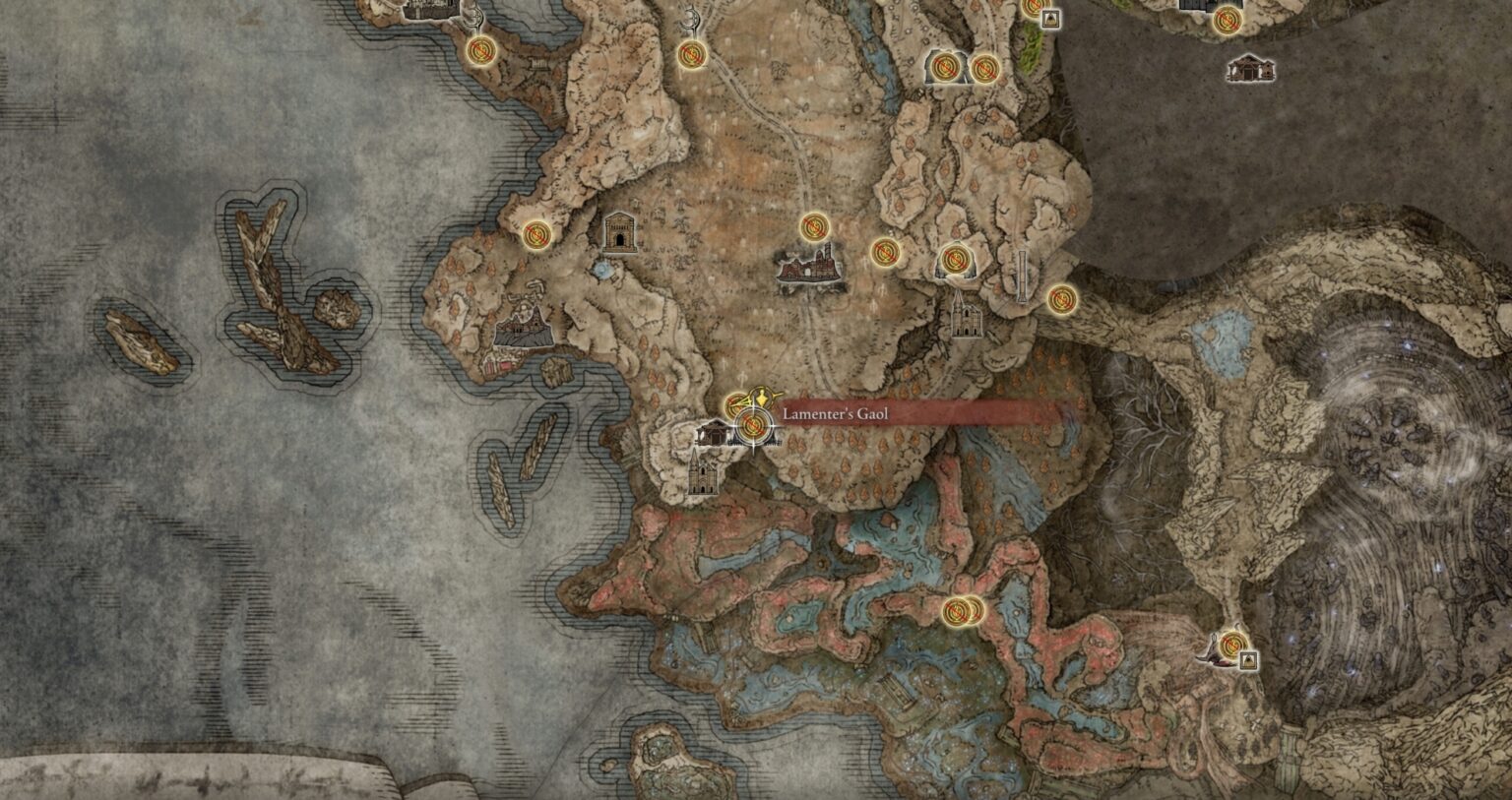The height and width of the screenshot is (800, 1512).
Task: Click the large ruins landmark in map center
Action: [x=809, y=268]
